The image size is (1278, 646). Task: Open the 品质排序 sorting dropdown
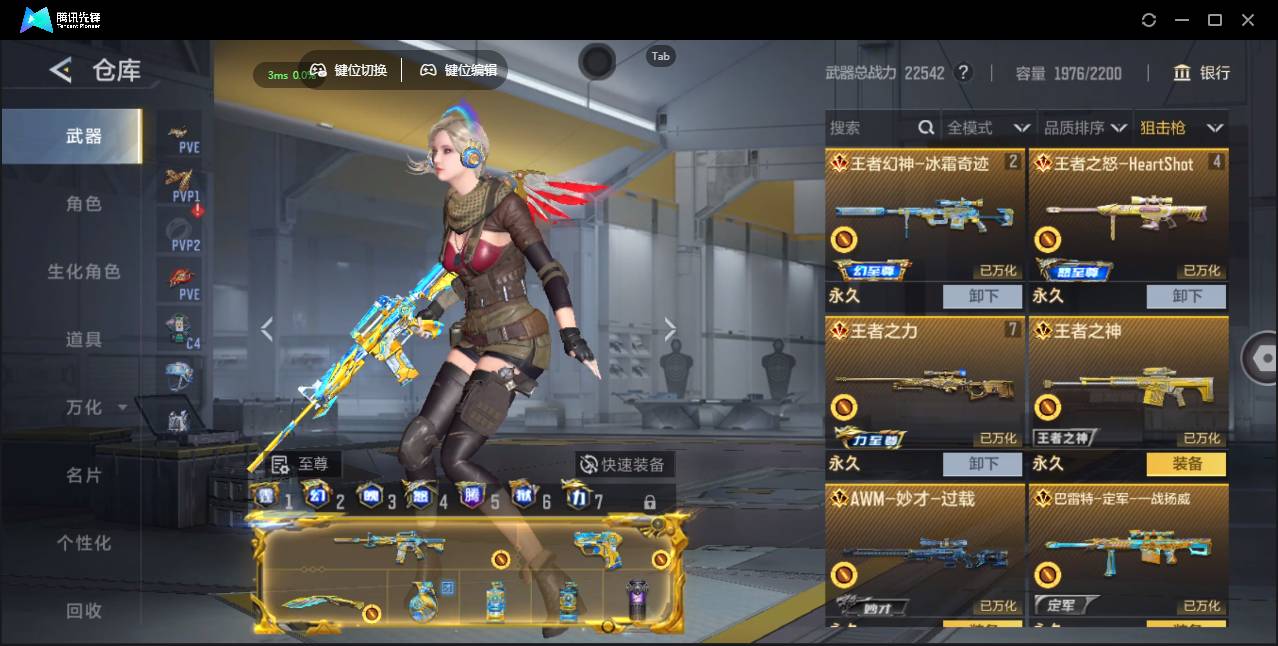1085,128
